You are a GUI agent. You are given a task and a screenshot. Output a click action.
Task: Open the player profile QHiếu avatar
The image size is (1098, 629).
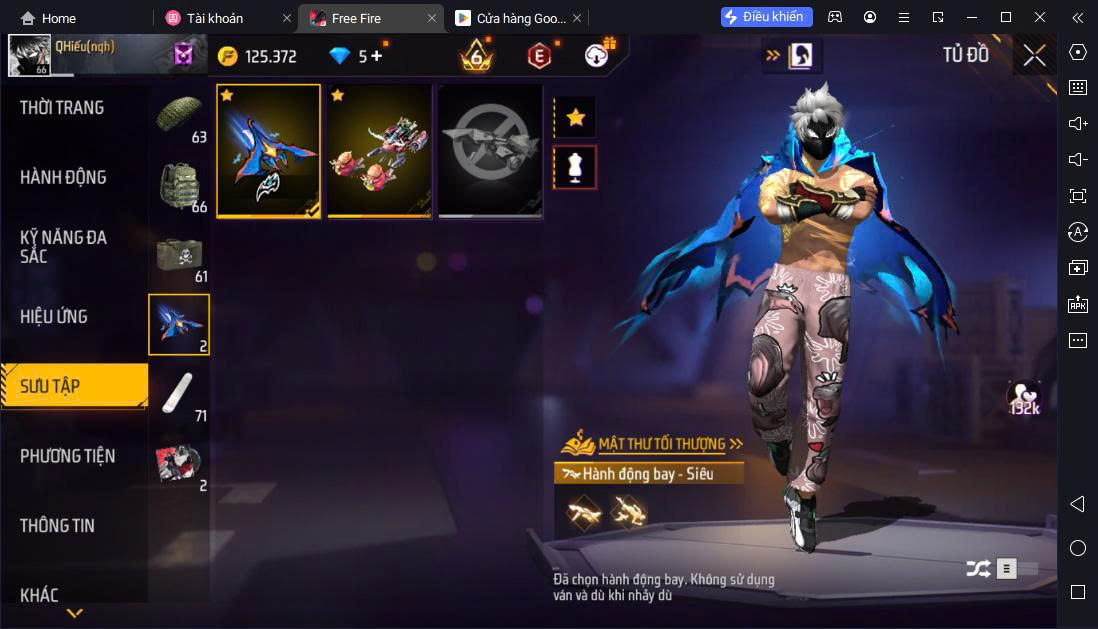[x=30, y=55]
